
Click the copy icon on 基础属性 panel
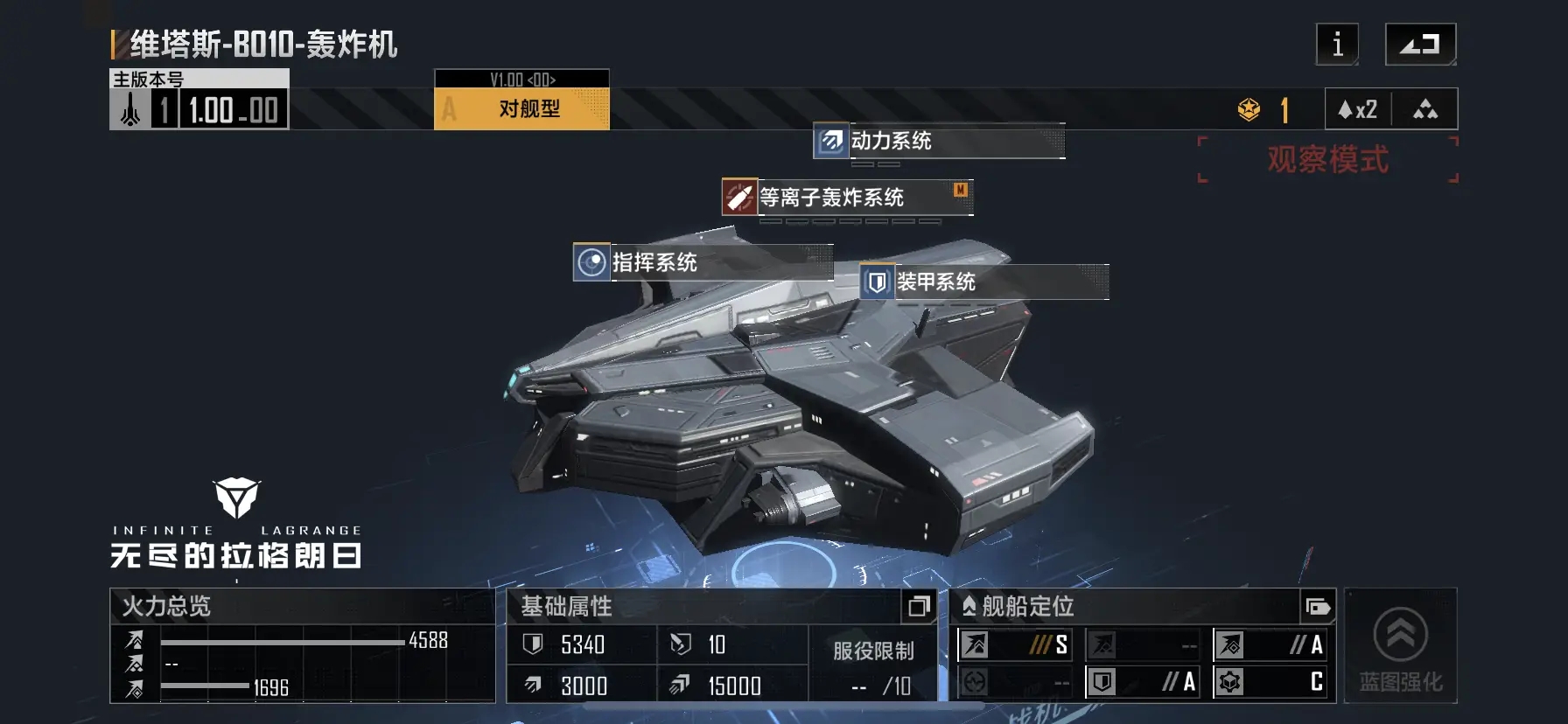click(918, 606)
